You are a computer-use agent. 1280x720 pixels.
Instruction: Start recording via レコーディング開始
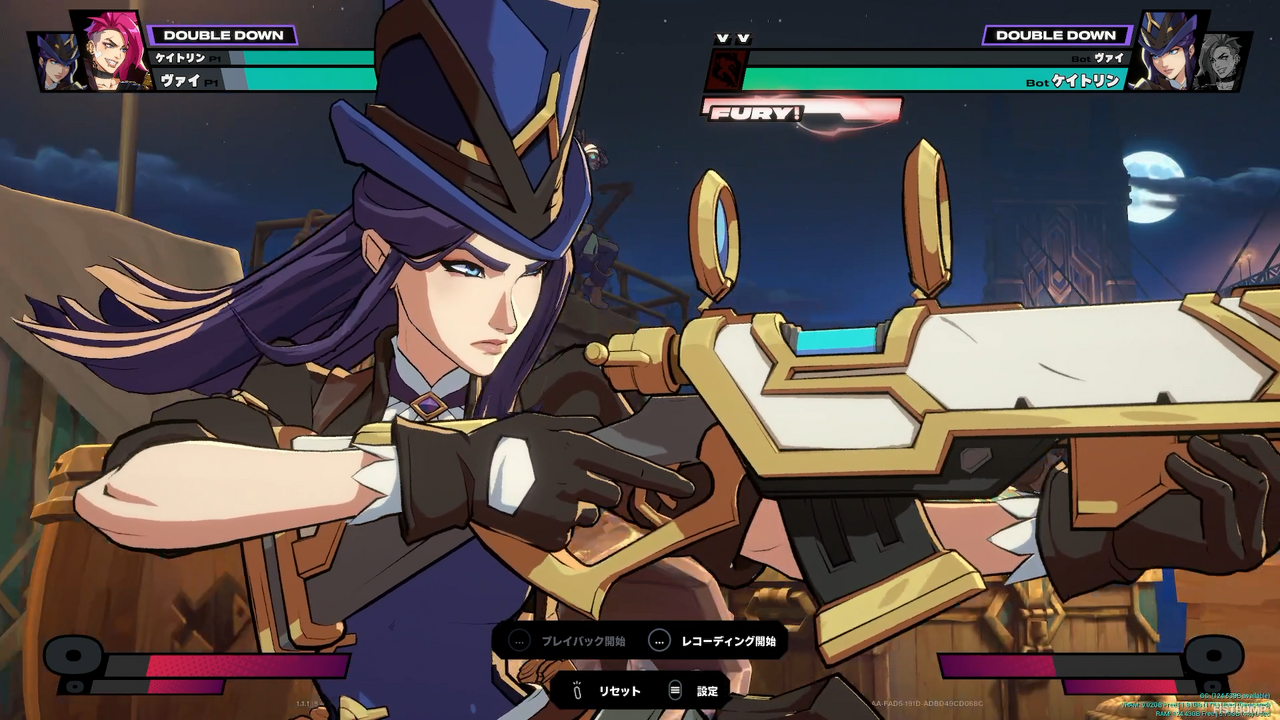click(x=730, y=641)
